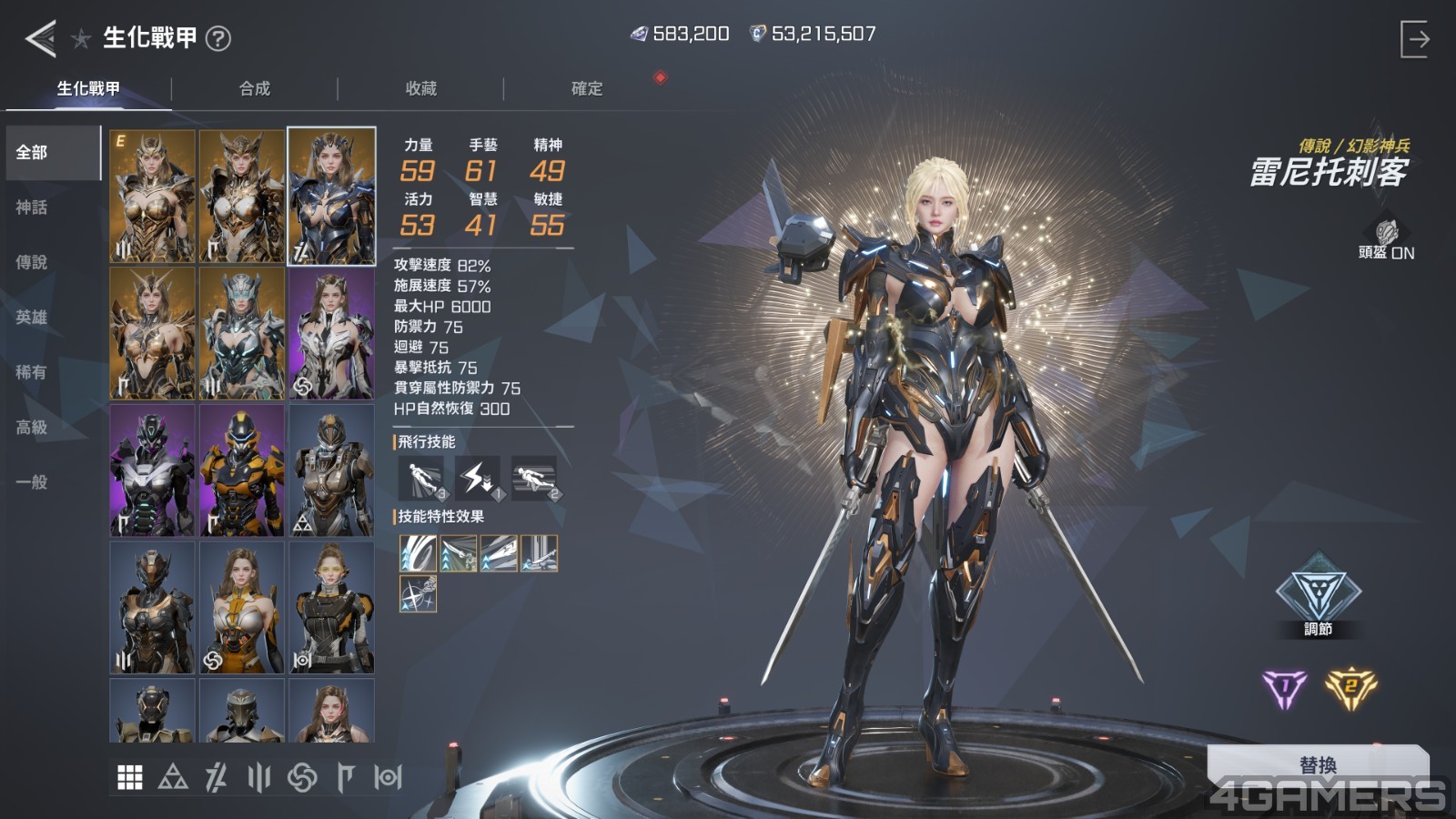Show all classes with grid filter icon

click(130, 777)
